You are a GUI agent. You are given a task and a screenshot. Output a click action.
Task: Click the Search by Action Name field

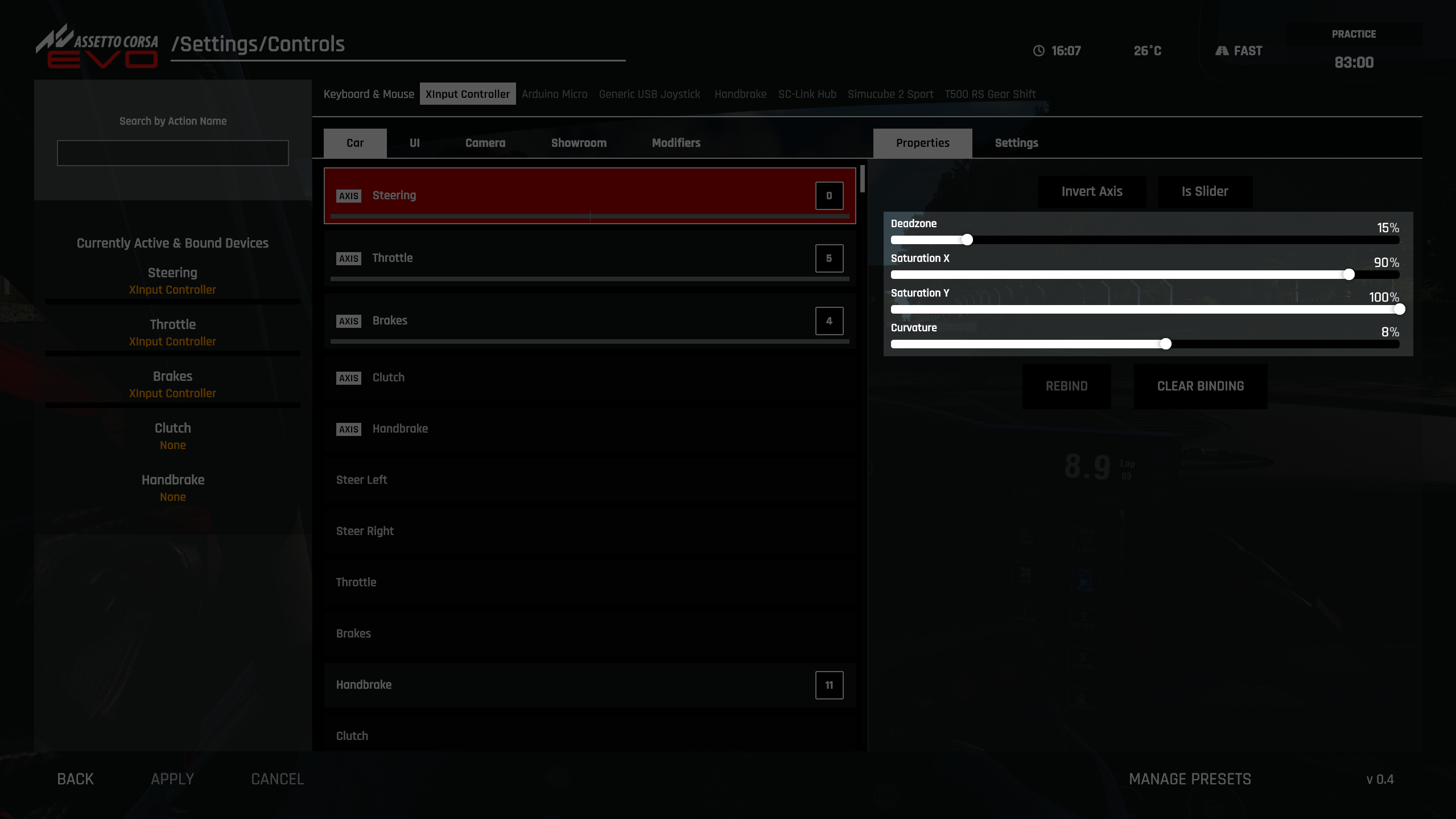[172, 153]
